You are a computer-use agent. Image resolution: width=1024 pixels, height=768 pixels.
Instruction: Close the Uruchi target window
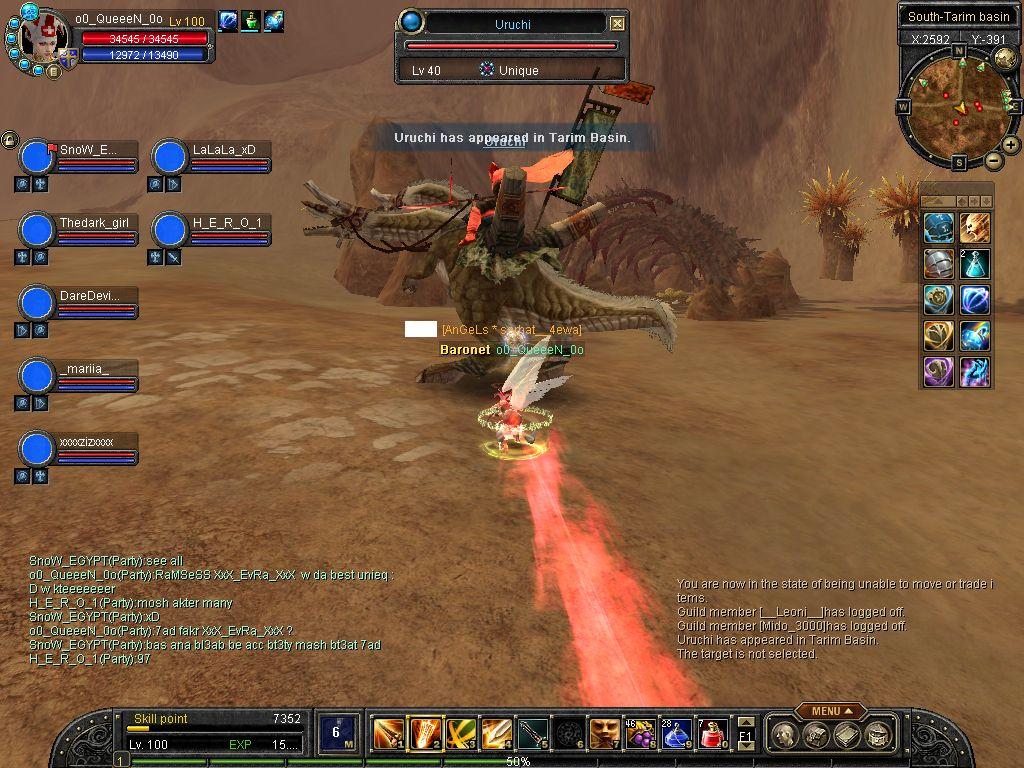click(617, 23)
